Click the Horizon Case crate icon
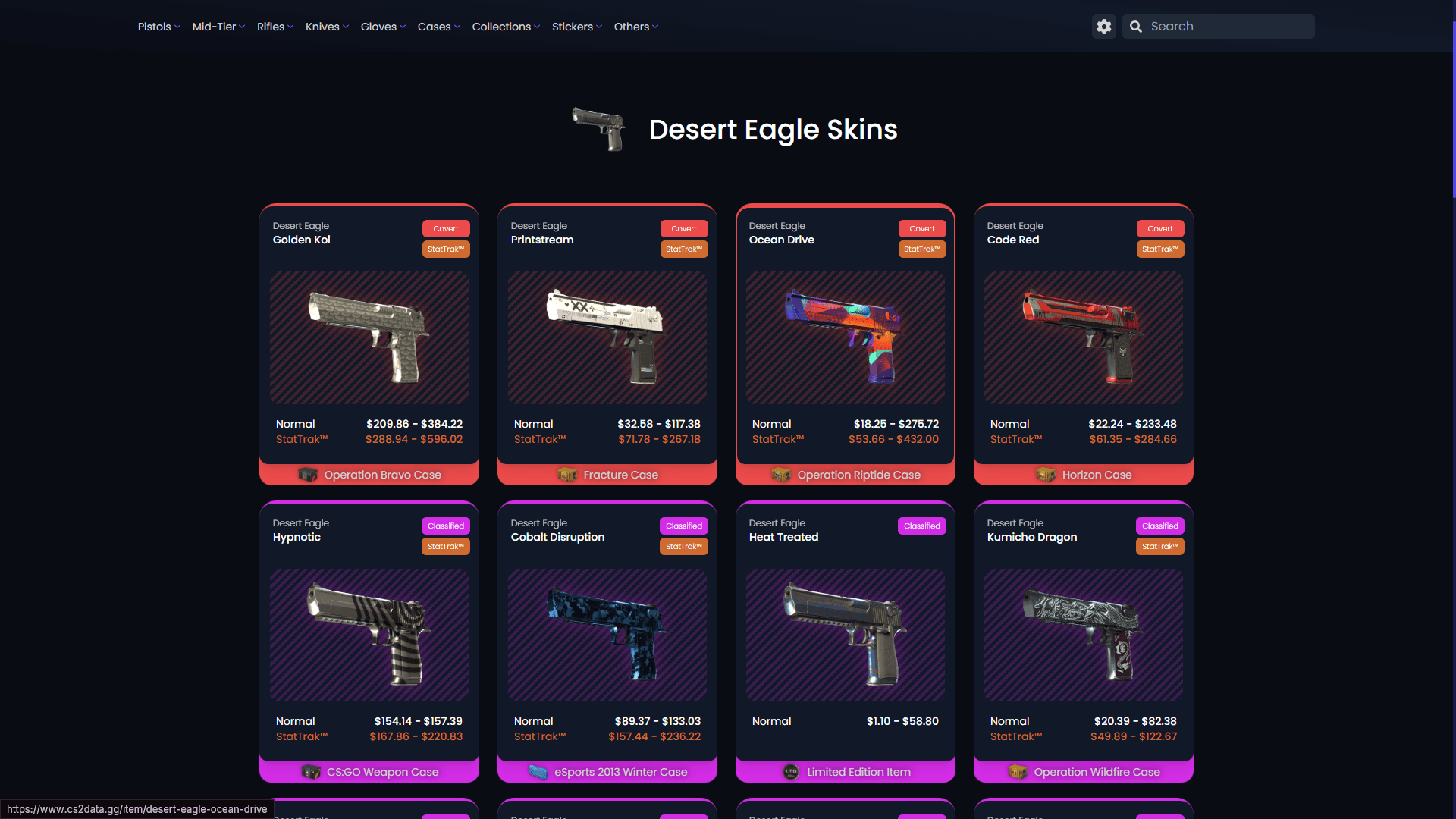The image size is (1456, 819). [1046, 475]
